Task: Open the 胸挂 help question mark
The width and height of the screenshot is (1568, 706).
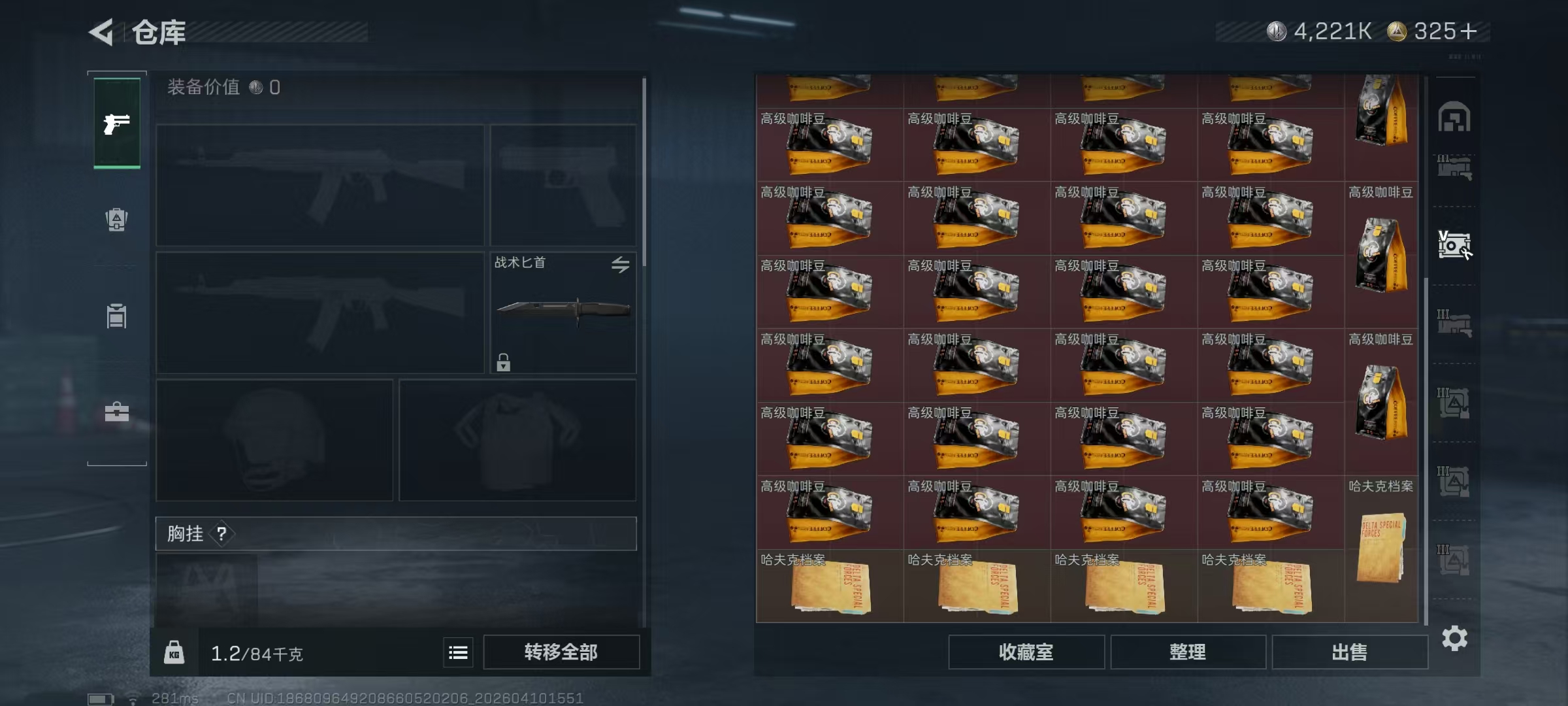Action: tap(222, 533)
